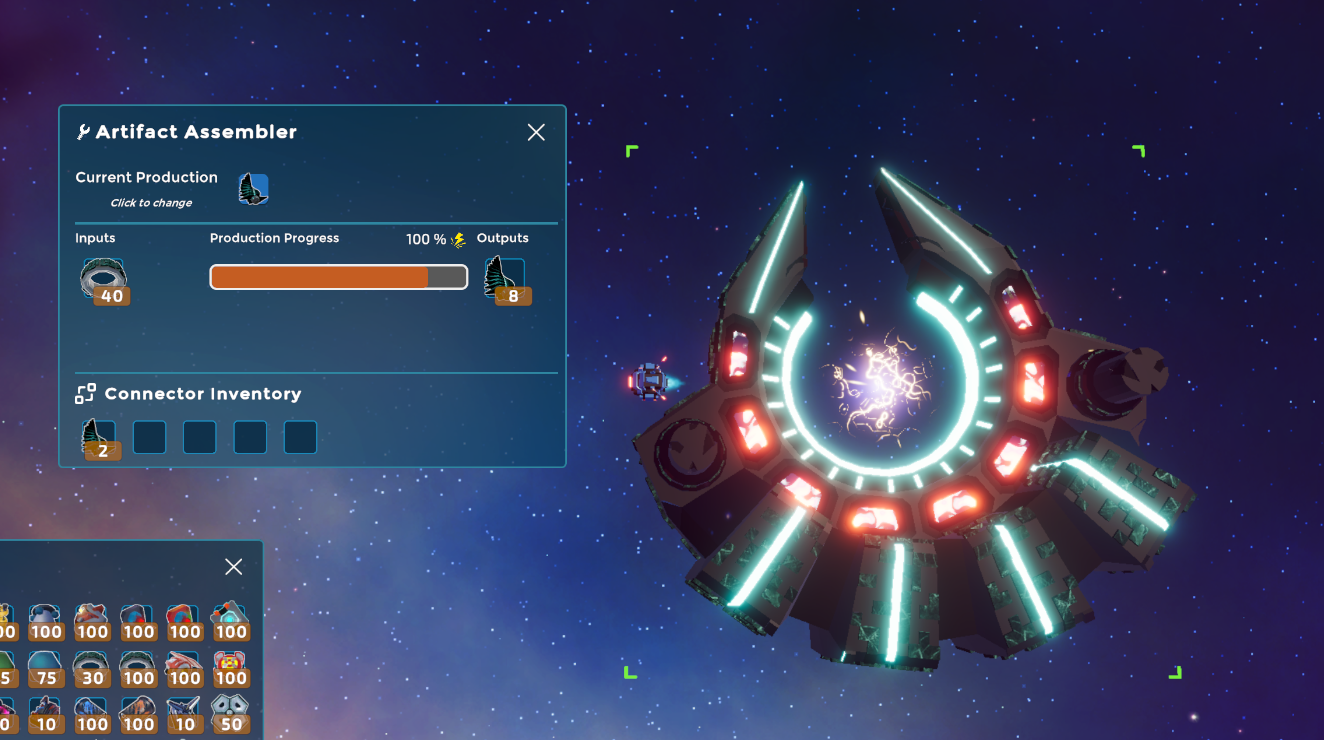Select the ring input slot holding 40
The image size is (1324, 740).
click(103, 280)
